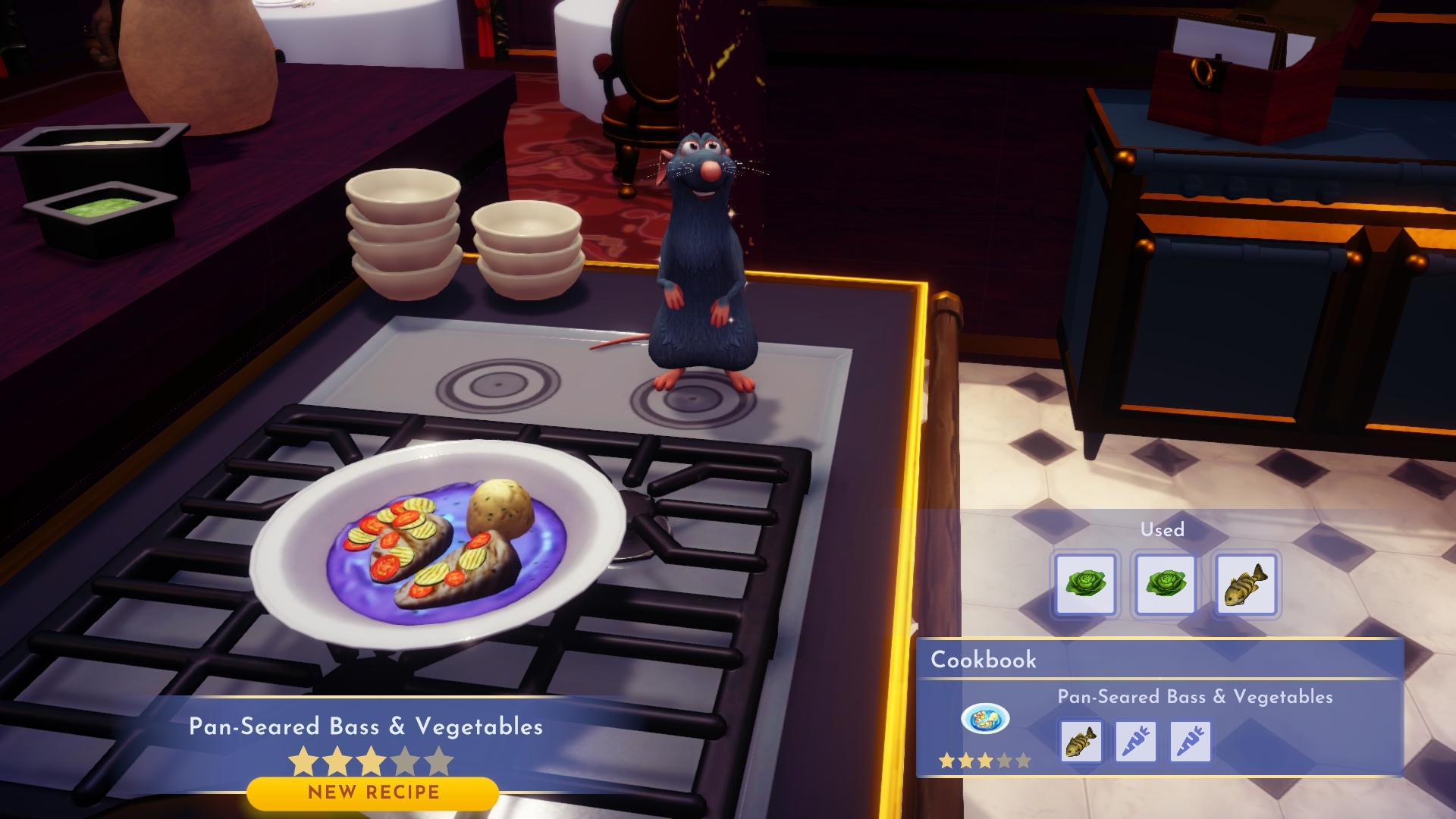
Task: Open the Cookbook panel header
Action: 983,660
